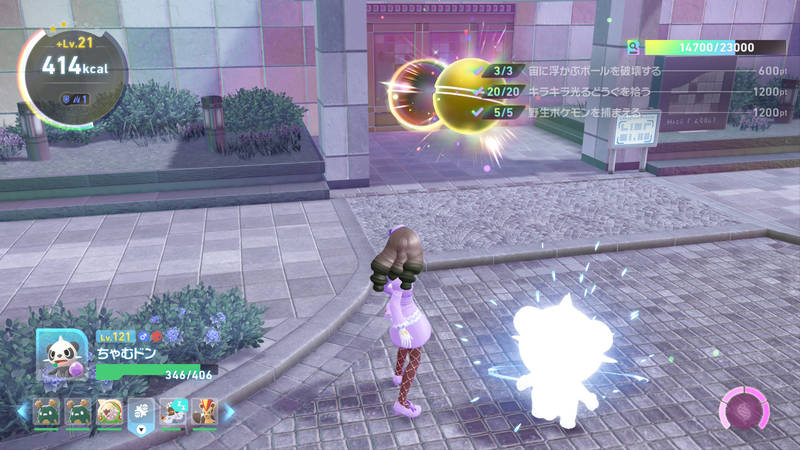Image resolution: width=800 pixels, height=450 pixels.
Task: Choose the selected snowflake party slot
Action: click(141, 410)
